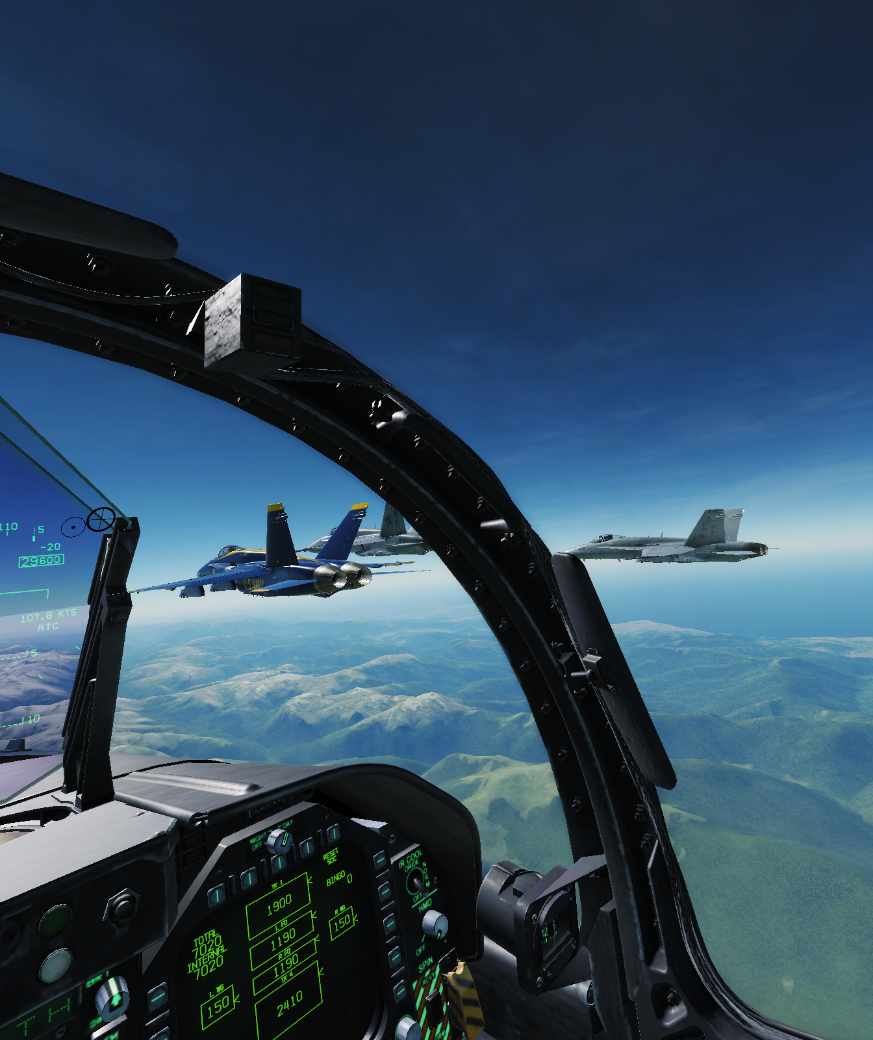Click the HMD brightness knob

(433, 923)
